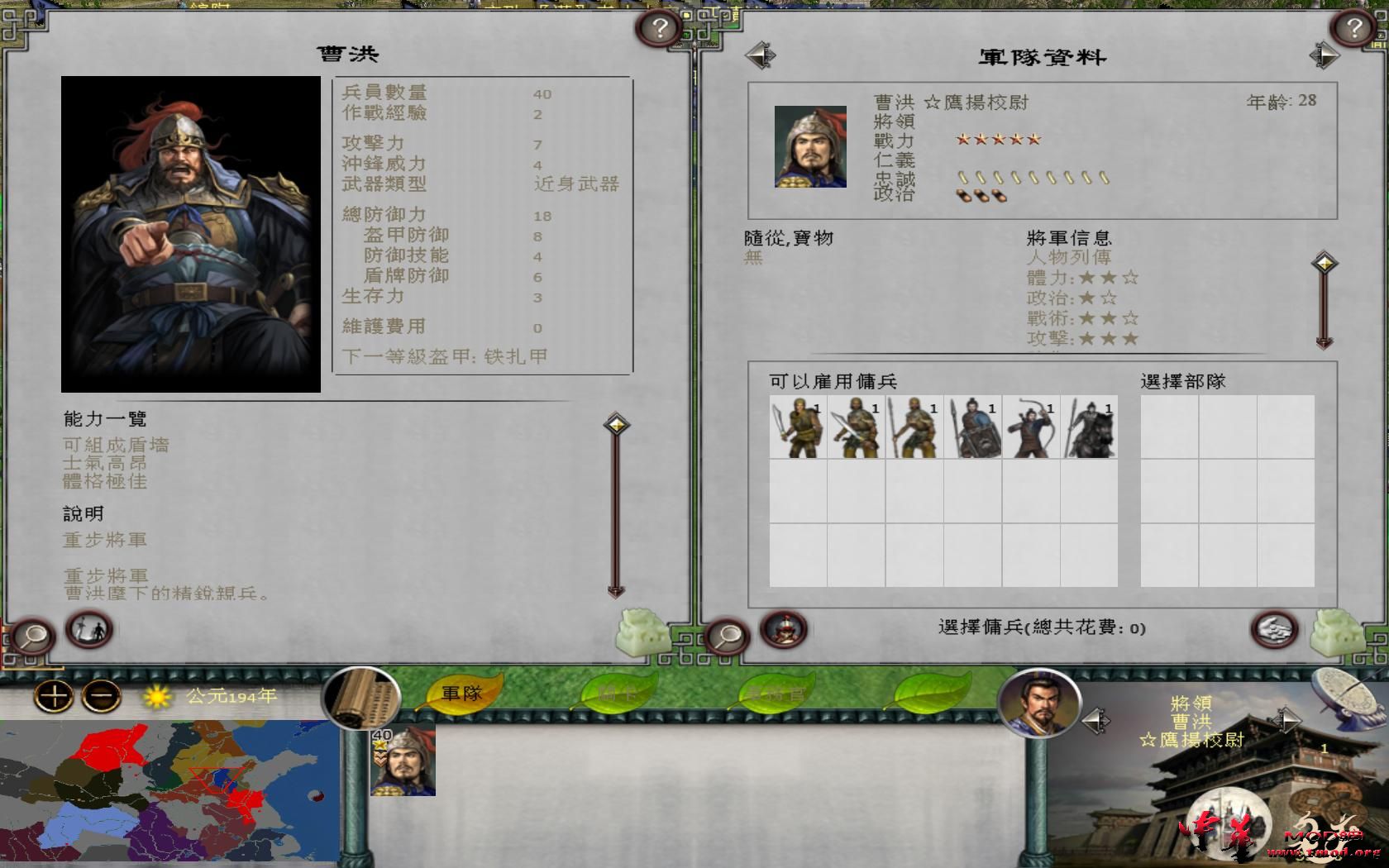The image size is (1389, 868).
Task: Open help via the question mark icon
Action: tap(659, 26)
